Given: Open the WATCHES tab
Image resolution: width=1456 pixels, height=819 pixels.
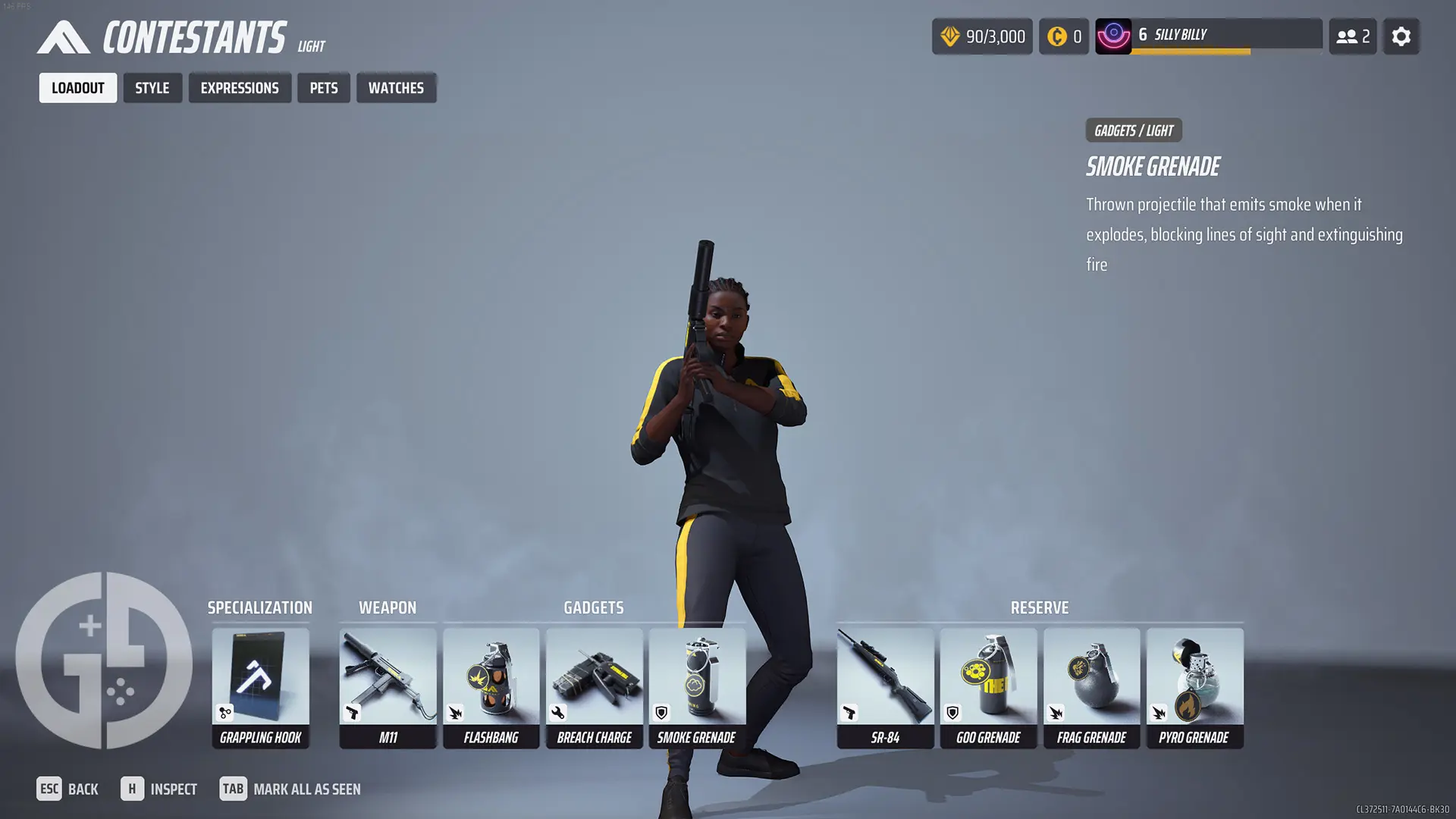Looking at the screenshot, I should pyautogui.click(x=396, y=87).
